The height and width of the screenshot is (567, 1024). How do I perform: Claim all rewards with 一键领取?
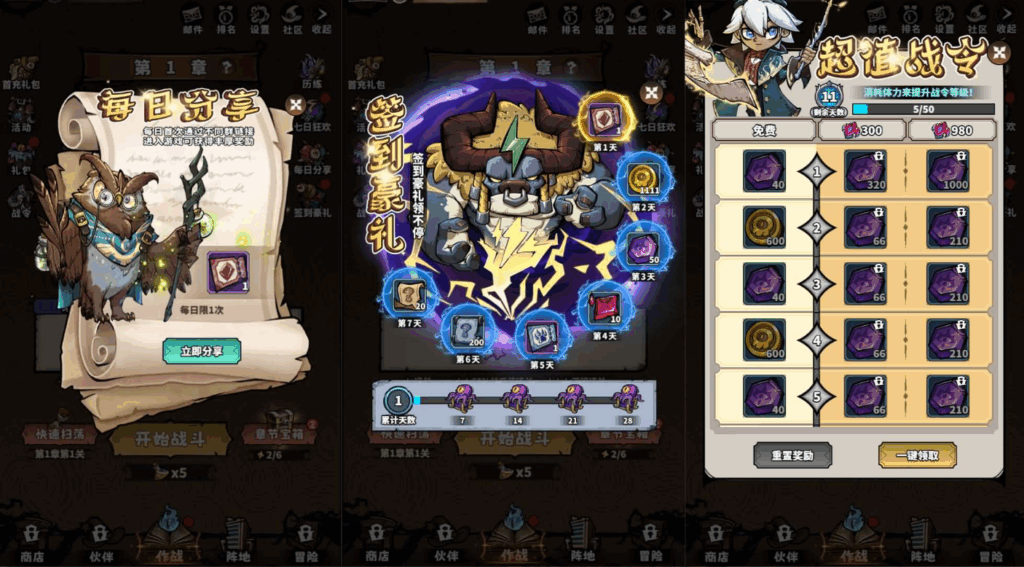[x=917, y=455]
